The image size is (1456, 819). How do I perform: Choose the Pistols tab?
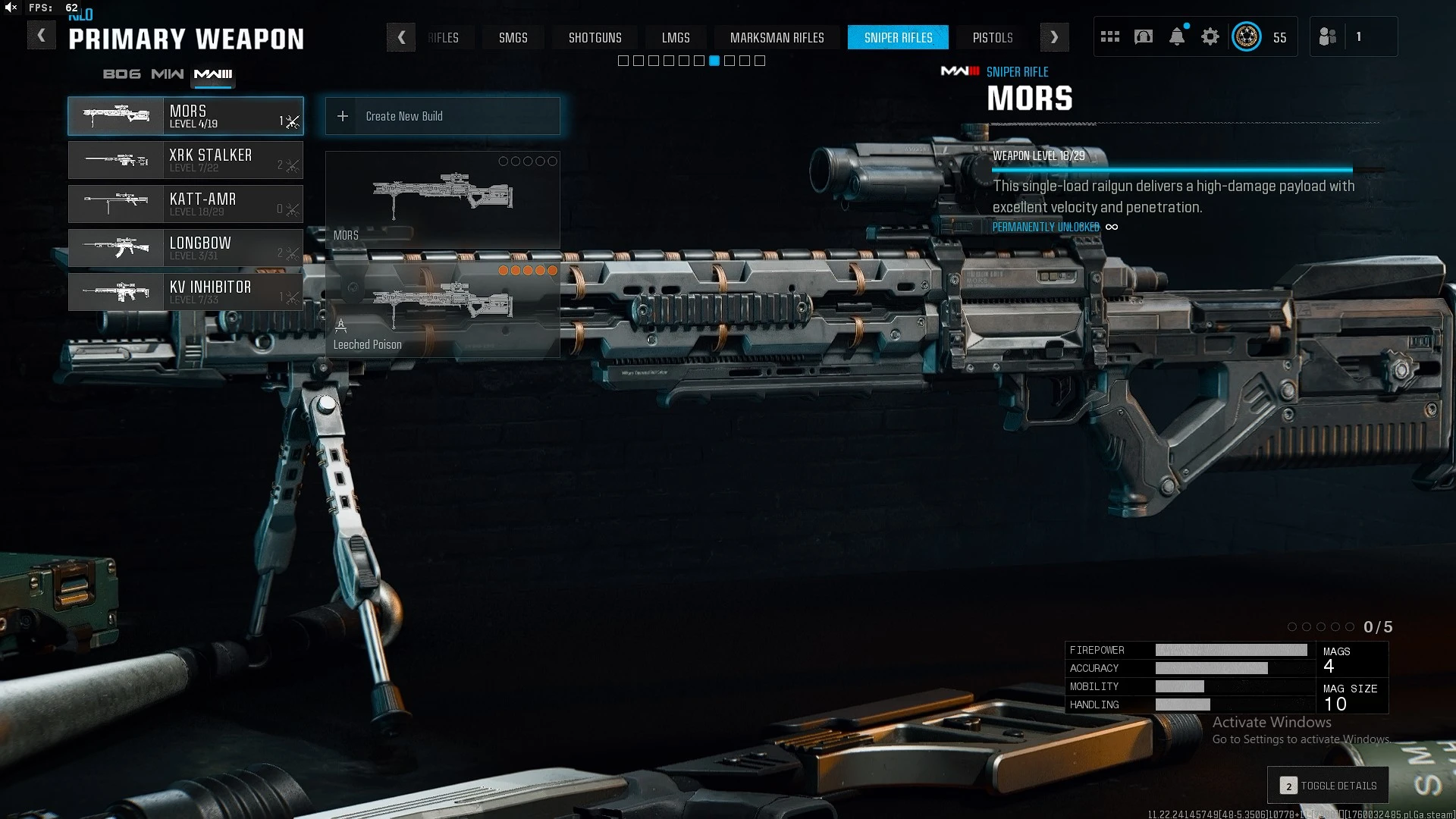click(x=992, y=37)
